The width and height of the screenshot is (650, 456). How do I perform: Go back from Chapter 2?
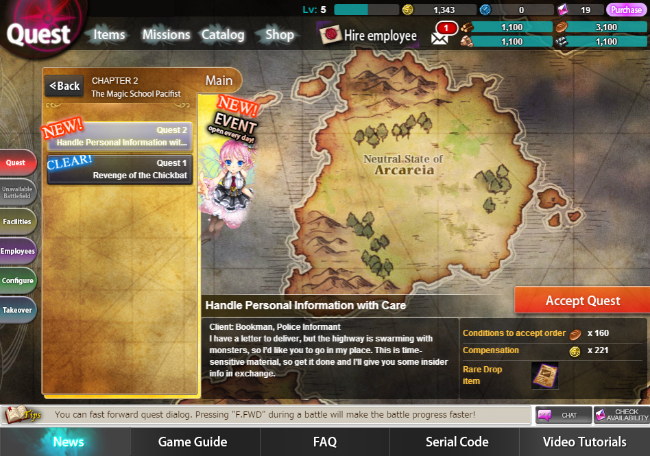[x=65, y=86]
